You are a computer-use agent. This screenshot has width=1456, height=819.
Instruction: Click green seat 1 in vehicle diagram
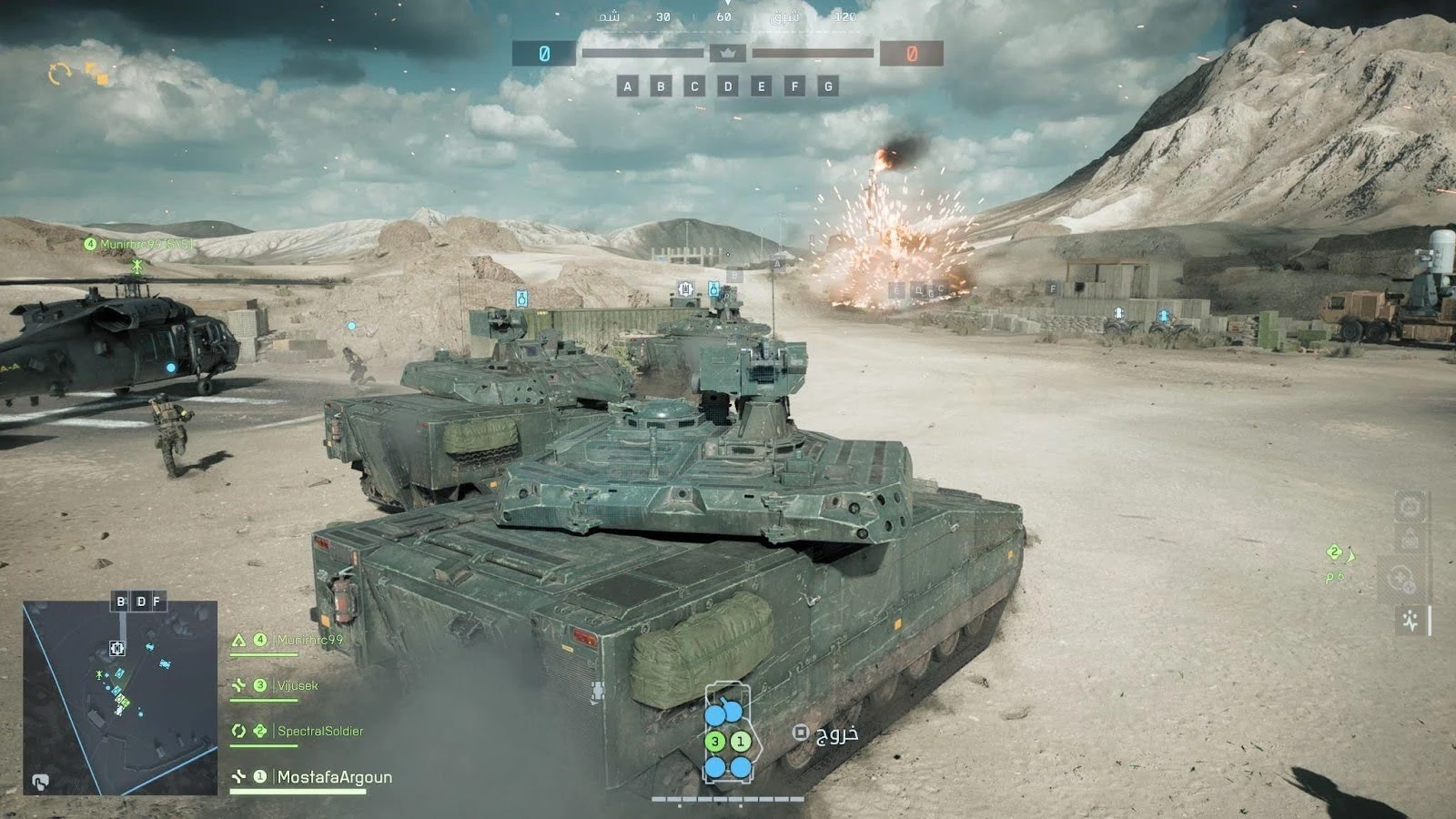(741, 742)
